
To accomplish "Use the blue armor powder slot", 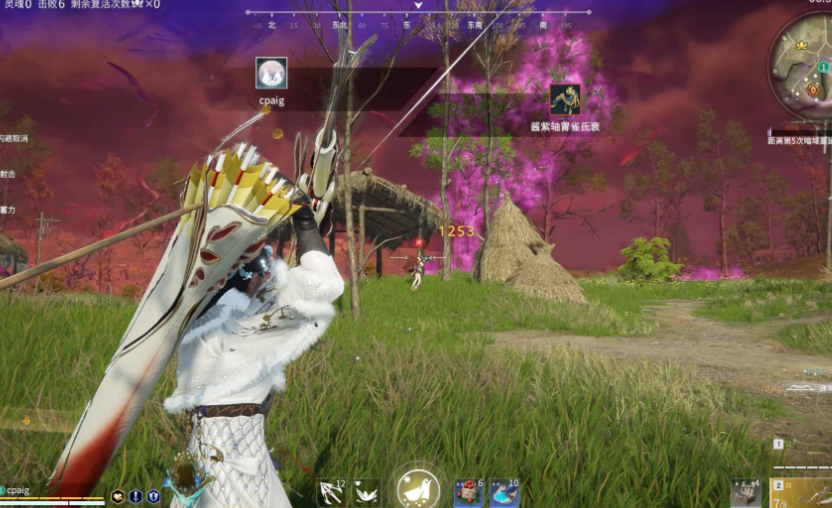I will [504, 491].
